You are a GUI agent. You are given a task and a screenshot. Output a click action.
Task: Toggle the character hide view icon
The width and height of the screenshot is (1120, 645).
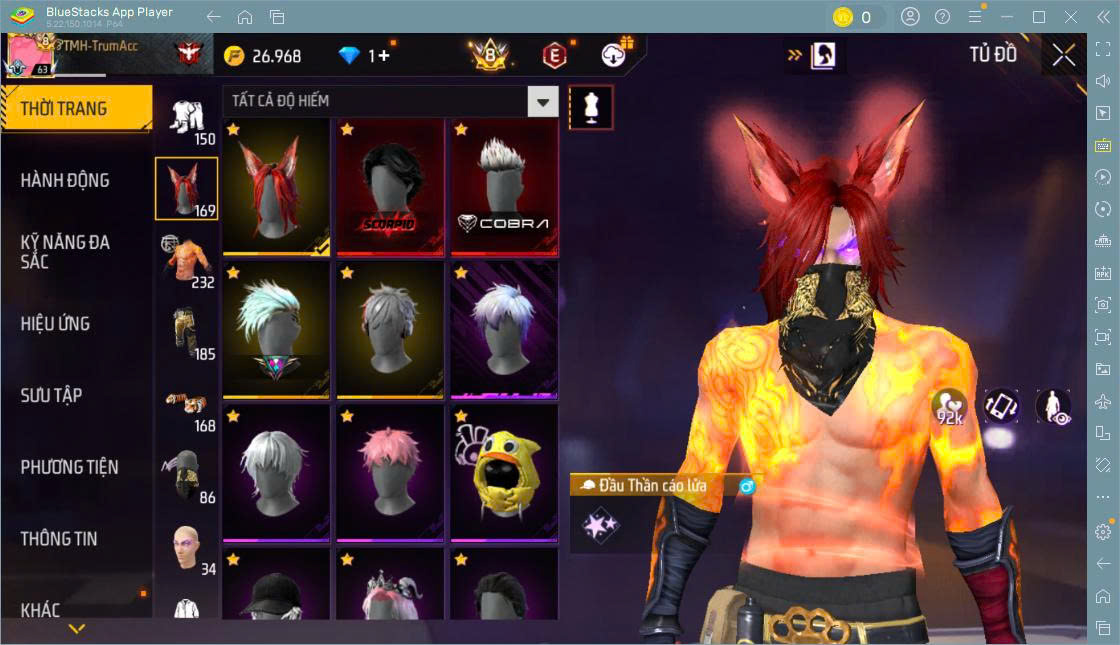pos(1052,406)
